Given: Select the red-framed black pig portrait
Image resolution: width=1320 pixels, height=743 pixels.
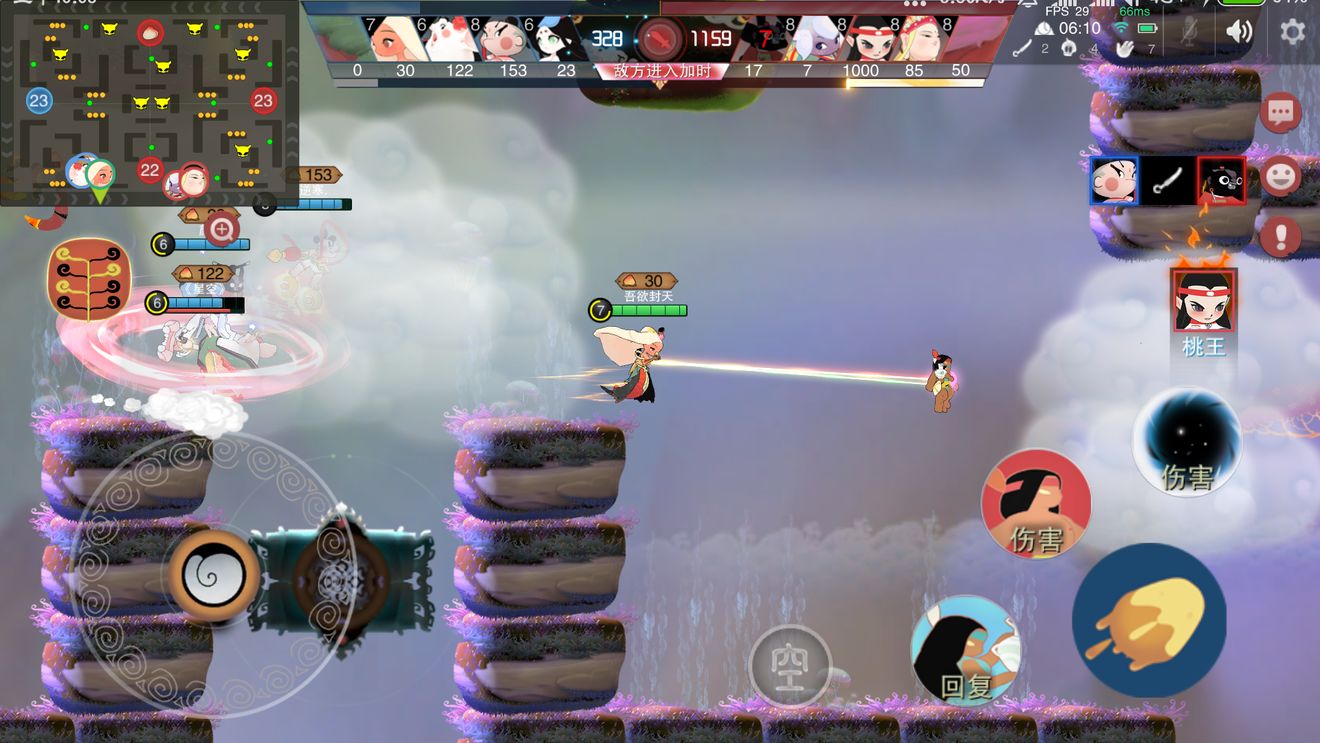Looking at the screenshot, I should (1221, 181).
